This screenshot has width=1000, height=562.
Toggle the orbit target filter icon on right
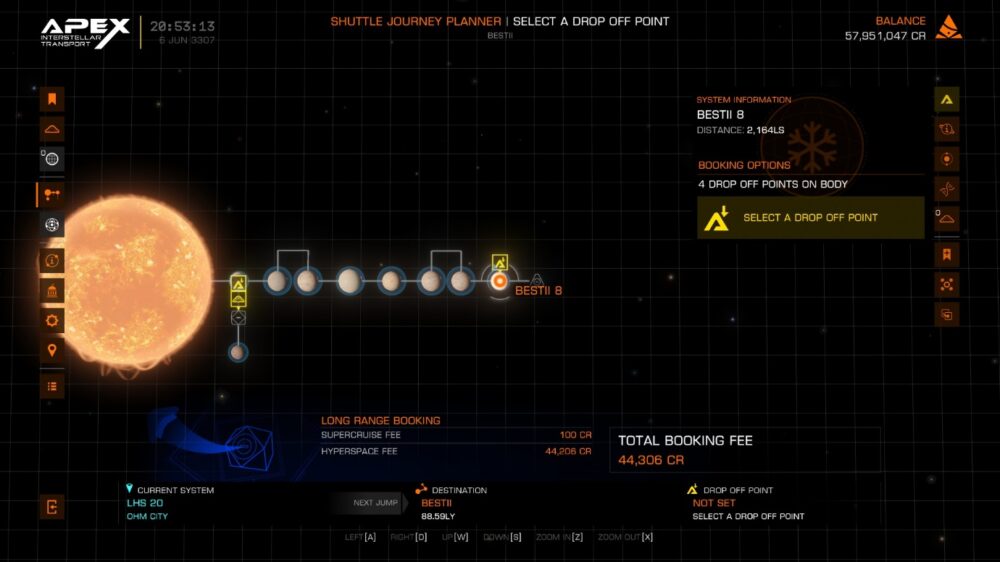(x=947, y=159)
